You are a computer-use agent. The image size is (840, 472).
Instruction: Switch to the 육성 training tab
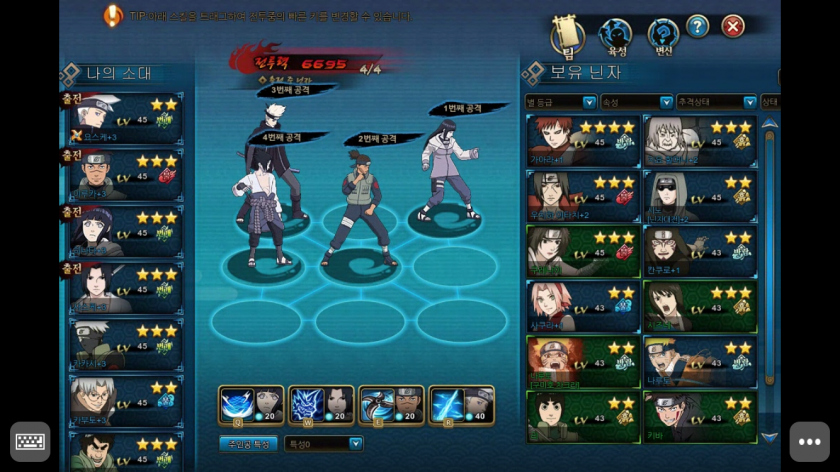pyautogui.click(x=615, y=36)
